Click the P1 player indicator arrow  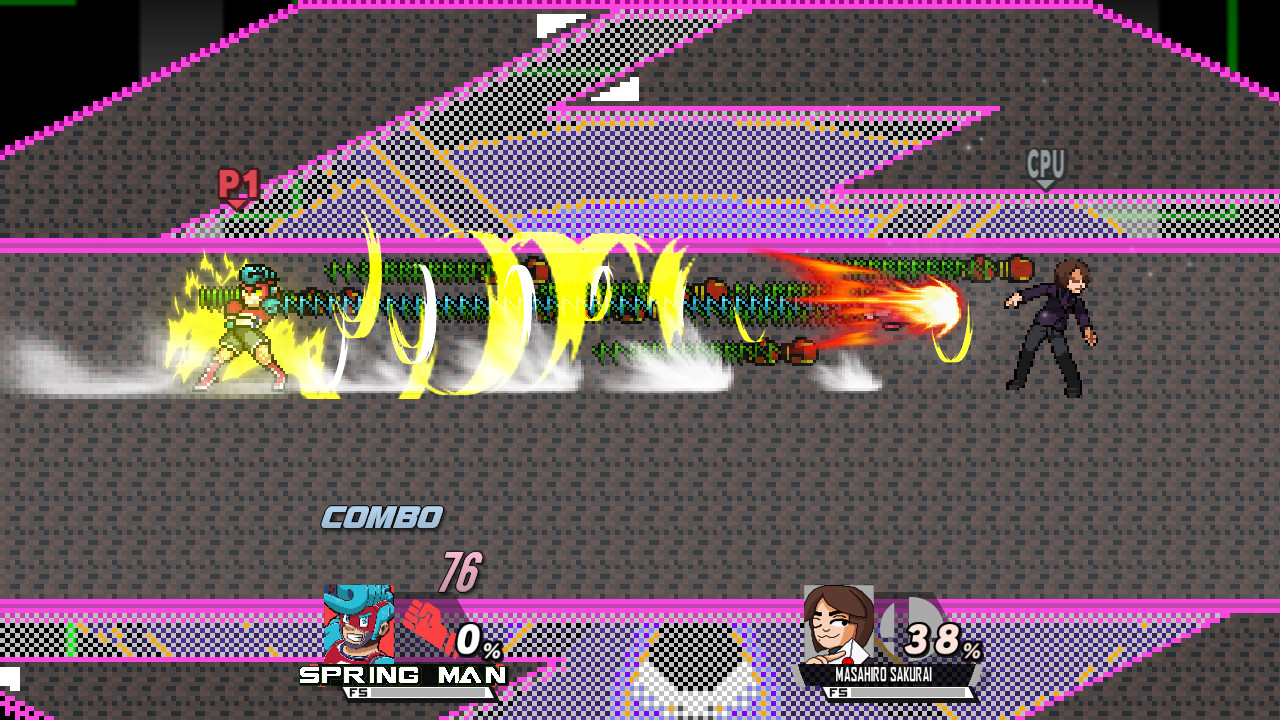pos(236,202)
